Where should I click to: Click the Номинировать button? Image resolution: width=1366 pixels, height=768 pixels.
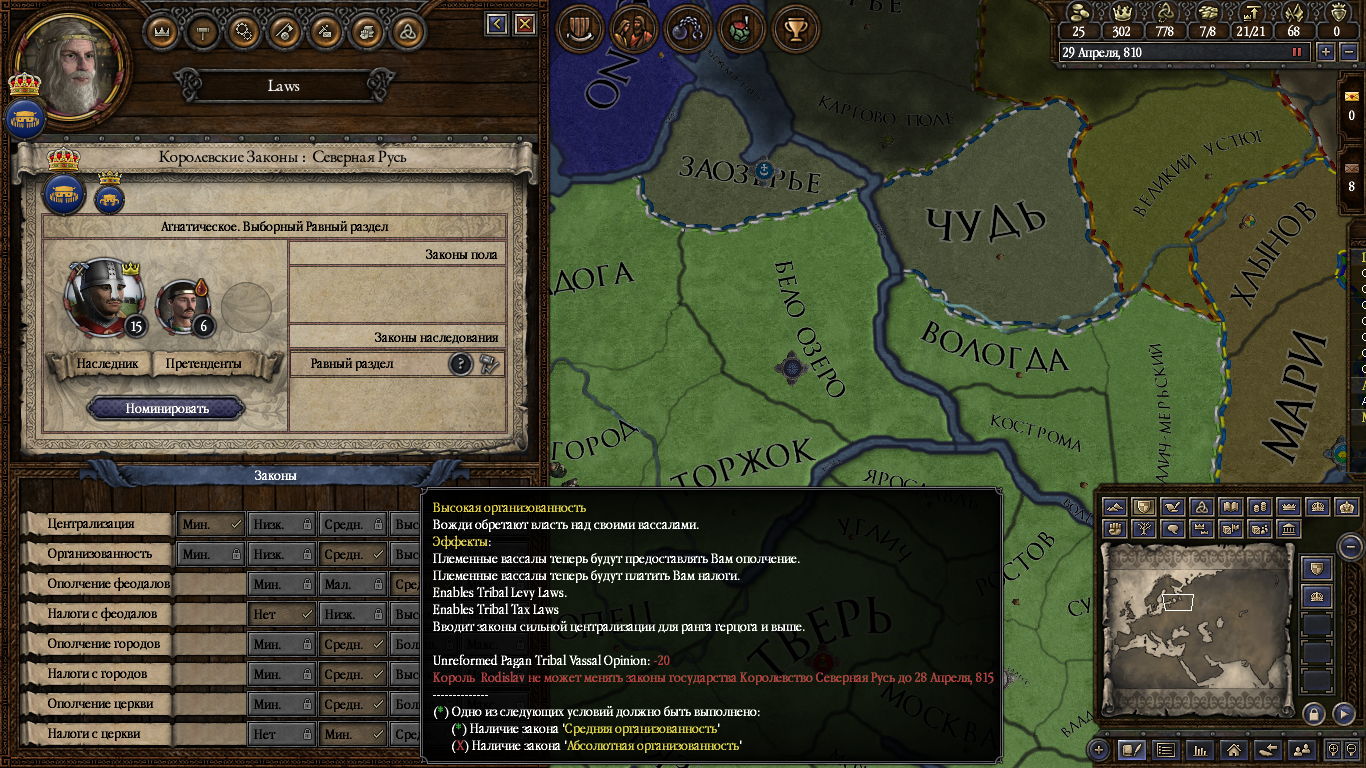click(166, 408)
